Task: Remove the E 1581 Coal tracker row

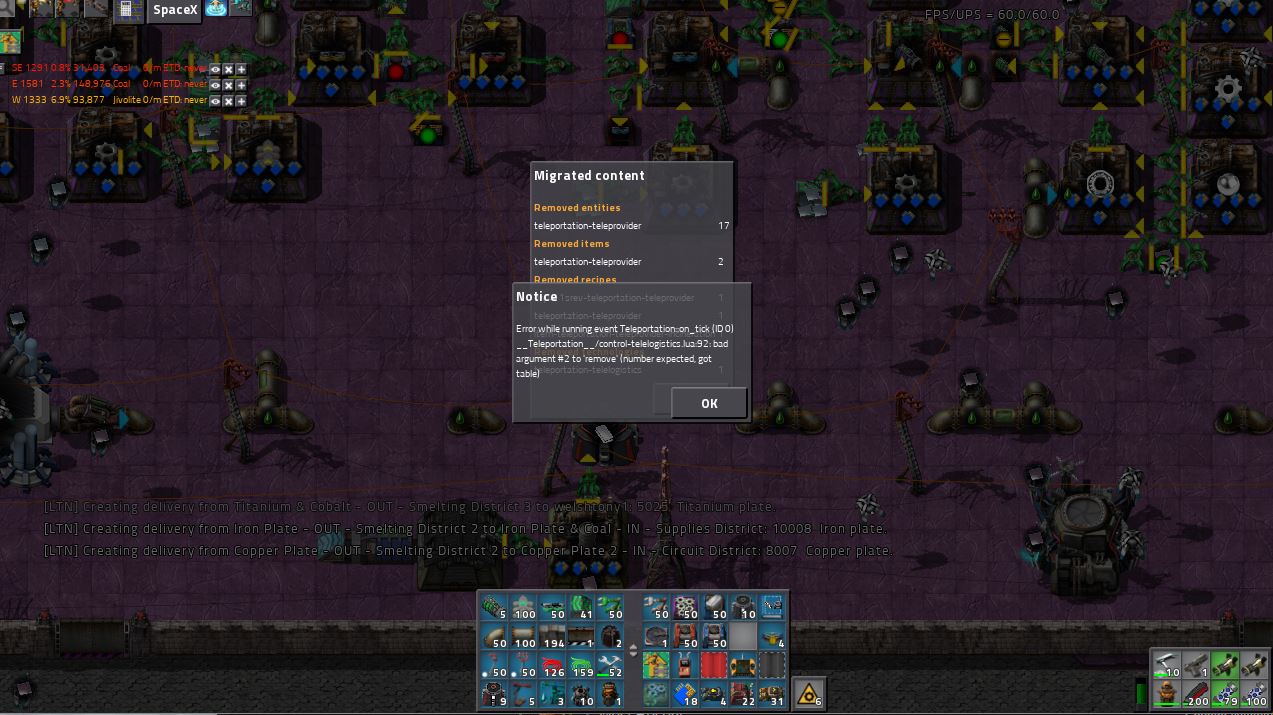Action: click(228, 85)
